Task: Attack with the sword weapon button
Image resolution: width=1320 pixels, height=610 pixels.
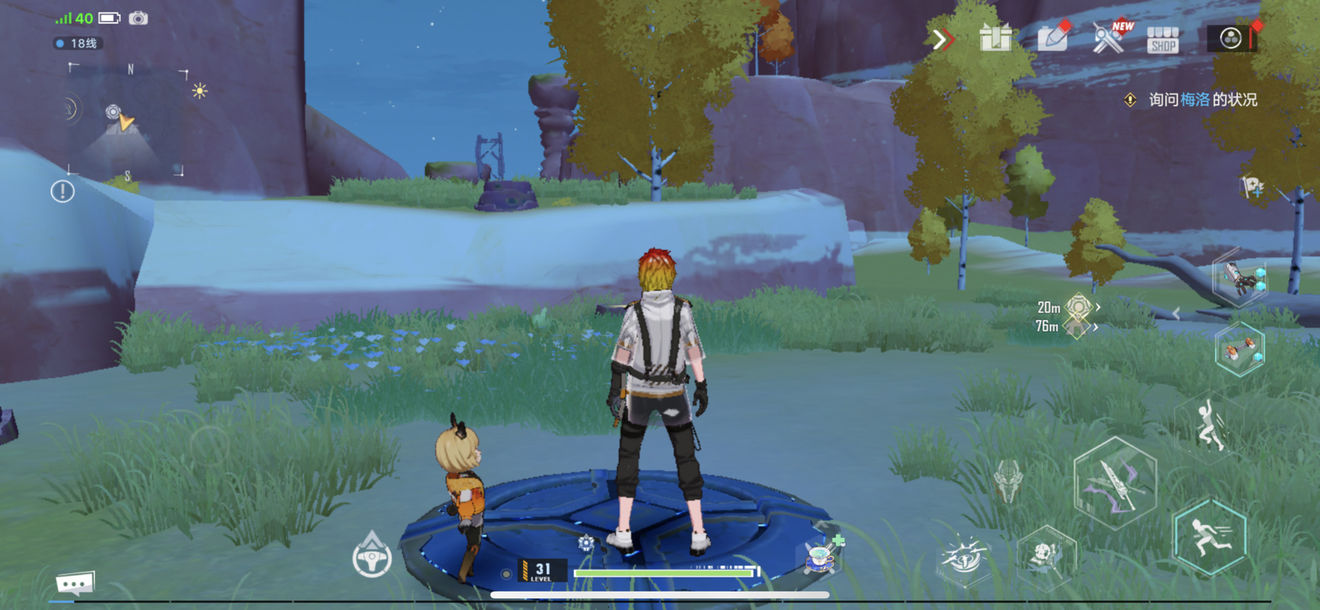Action: (x=1115, y=483)
